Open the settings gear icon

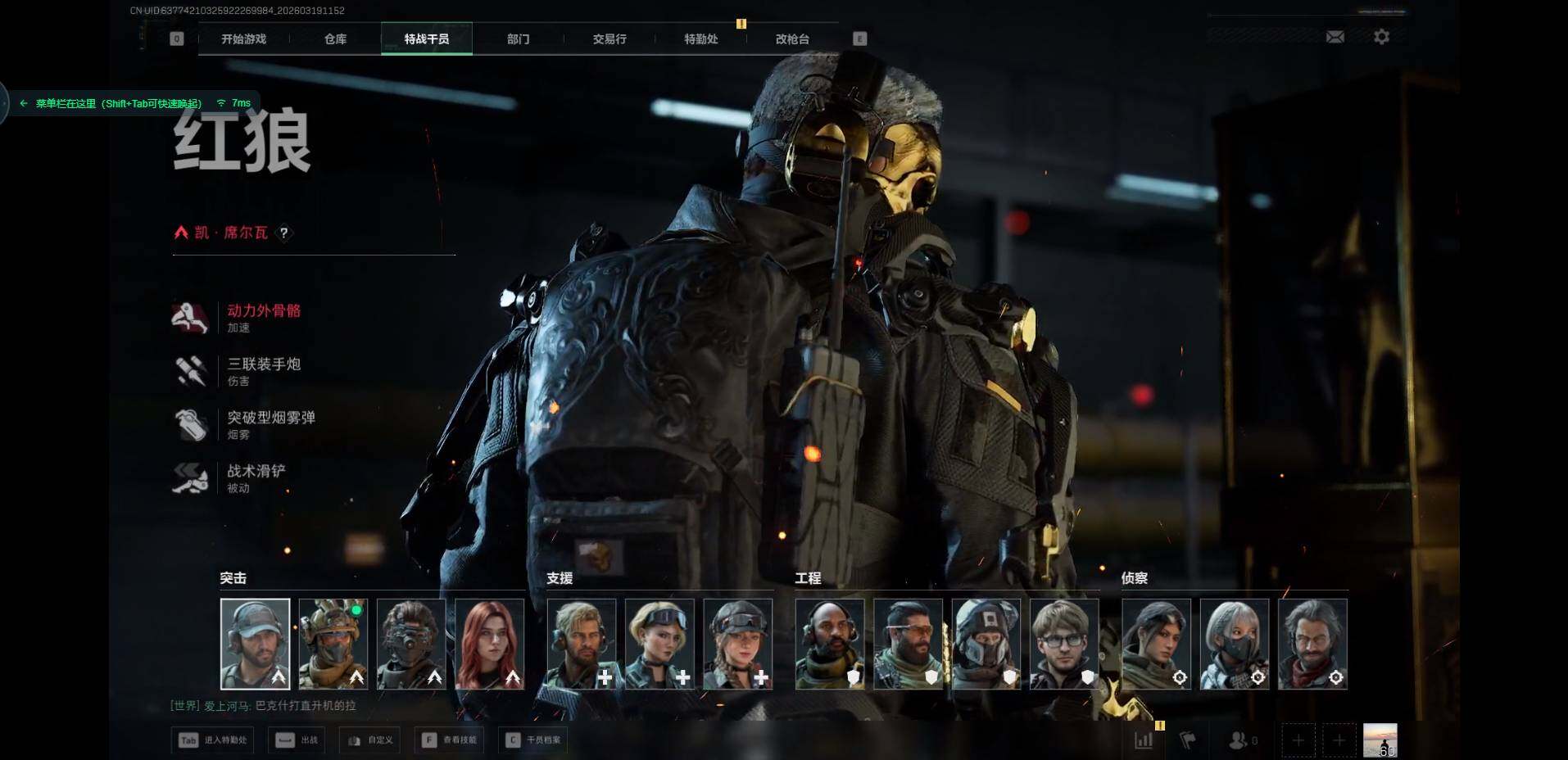(x=1381, y=37)
